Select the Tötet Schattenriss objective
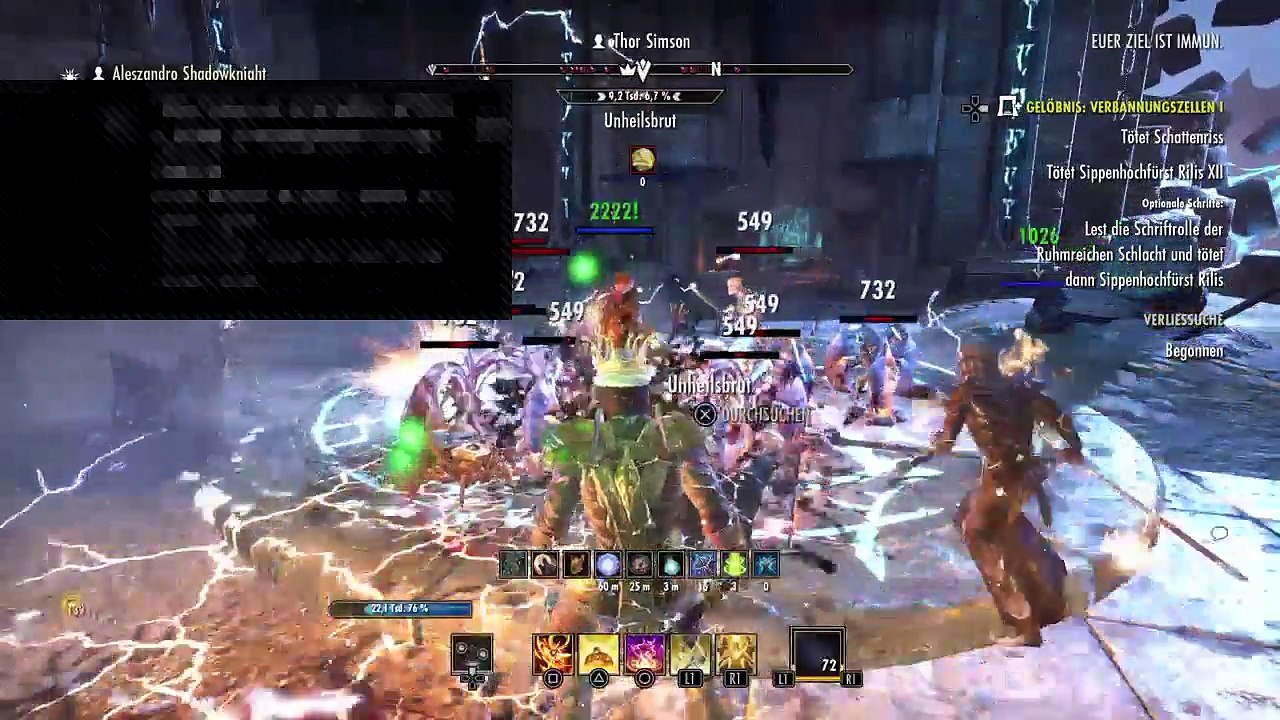 tap(1173, 137)
